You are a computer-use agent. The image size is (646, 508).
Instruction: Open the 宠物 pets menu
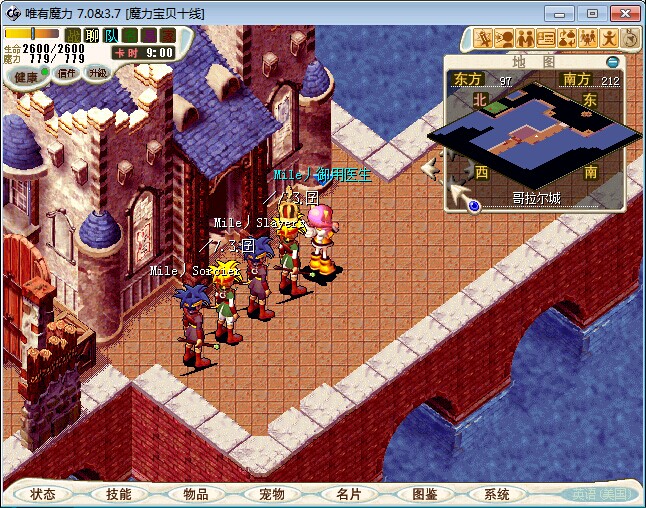pyautogui.click(x=271, y=494)
